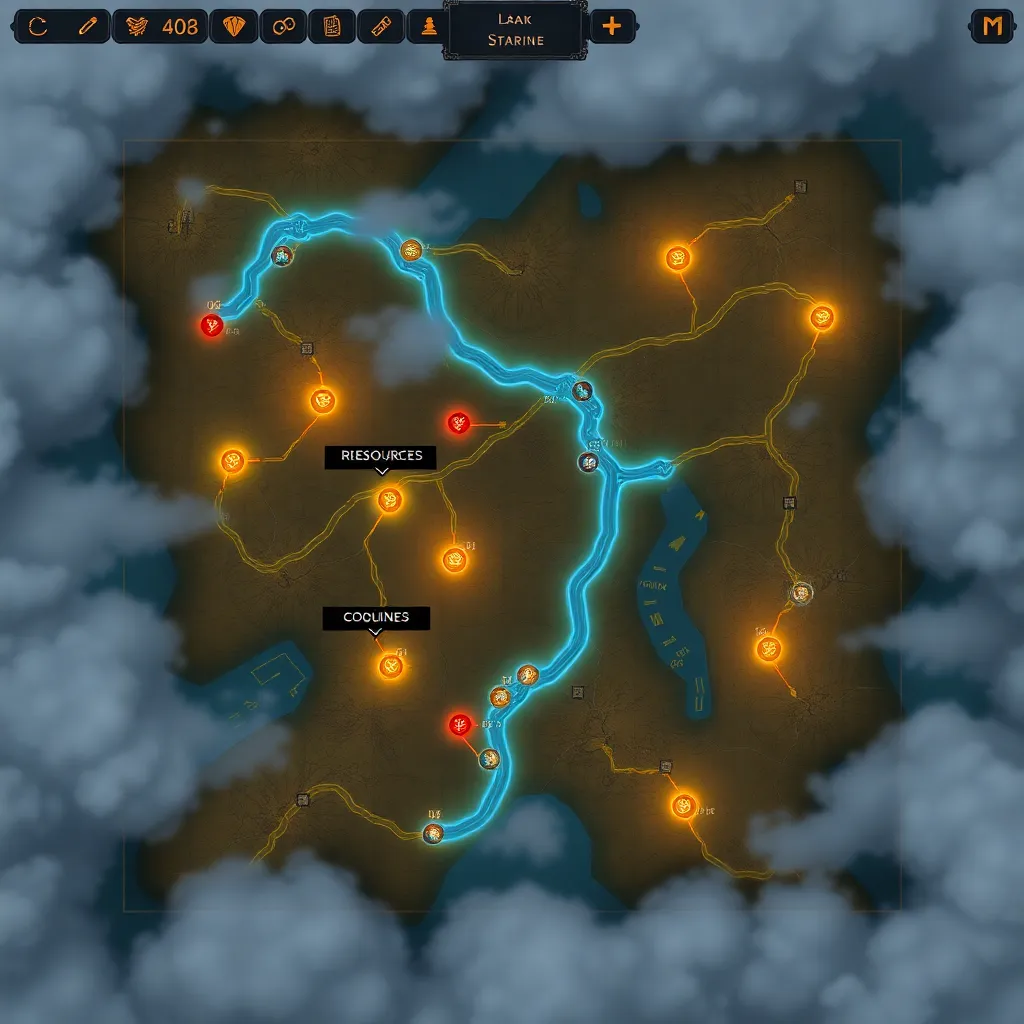Open the M menu button
1024x1024 pixels.
[x=992, y=27]
